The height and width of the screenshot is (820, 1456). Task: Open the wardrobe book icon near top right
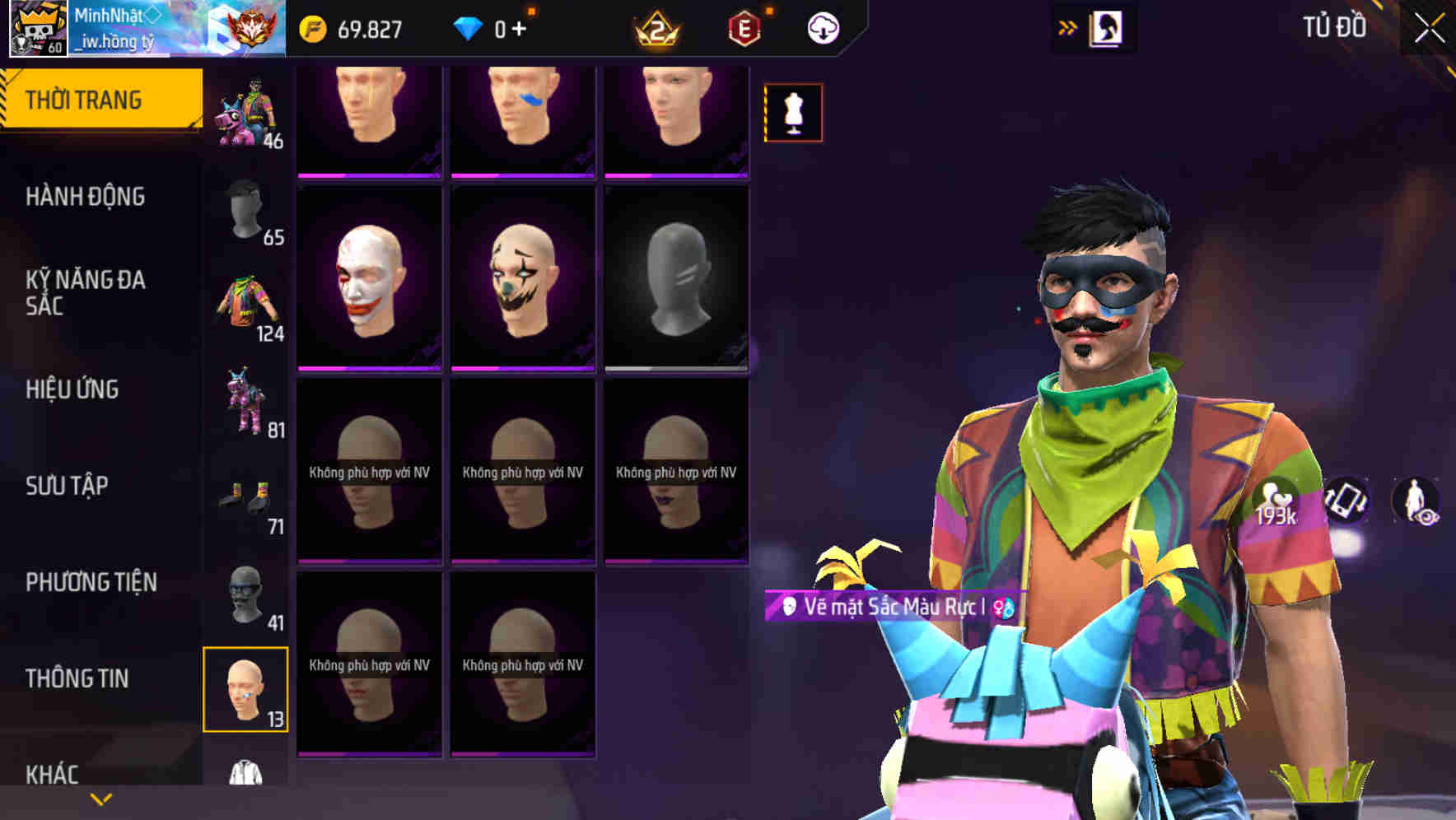click(1104, 27)
